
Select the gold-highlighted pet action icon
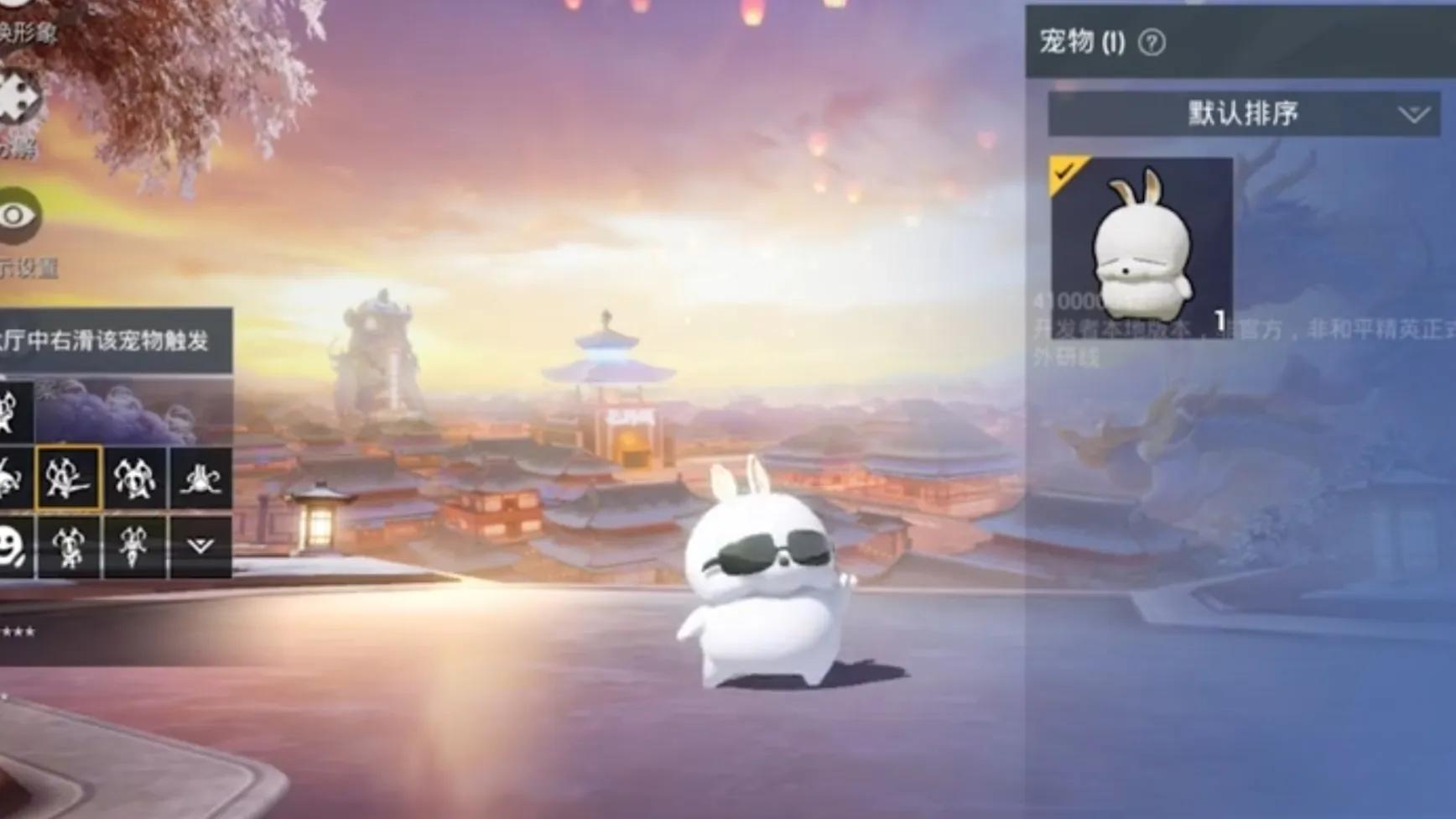68,478
